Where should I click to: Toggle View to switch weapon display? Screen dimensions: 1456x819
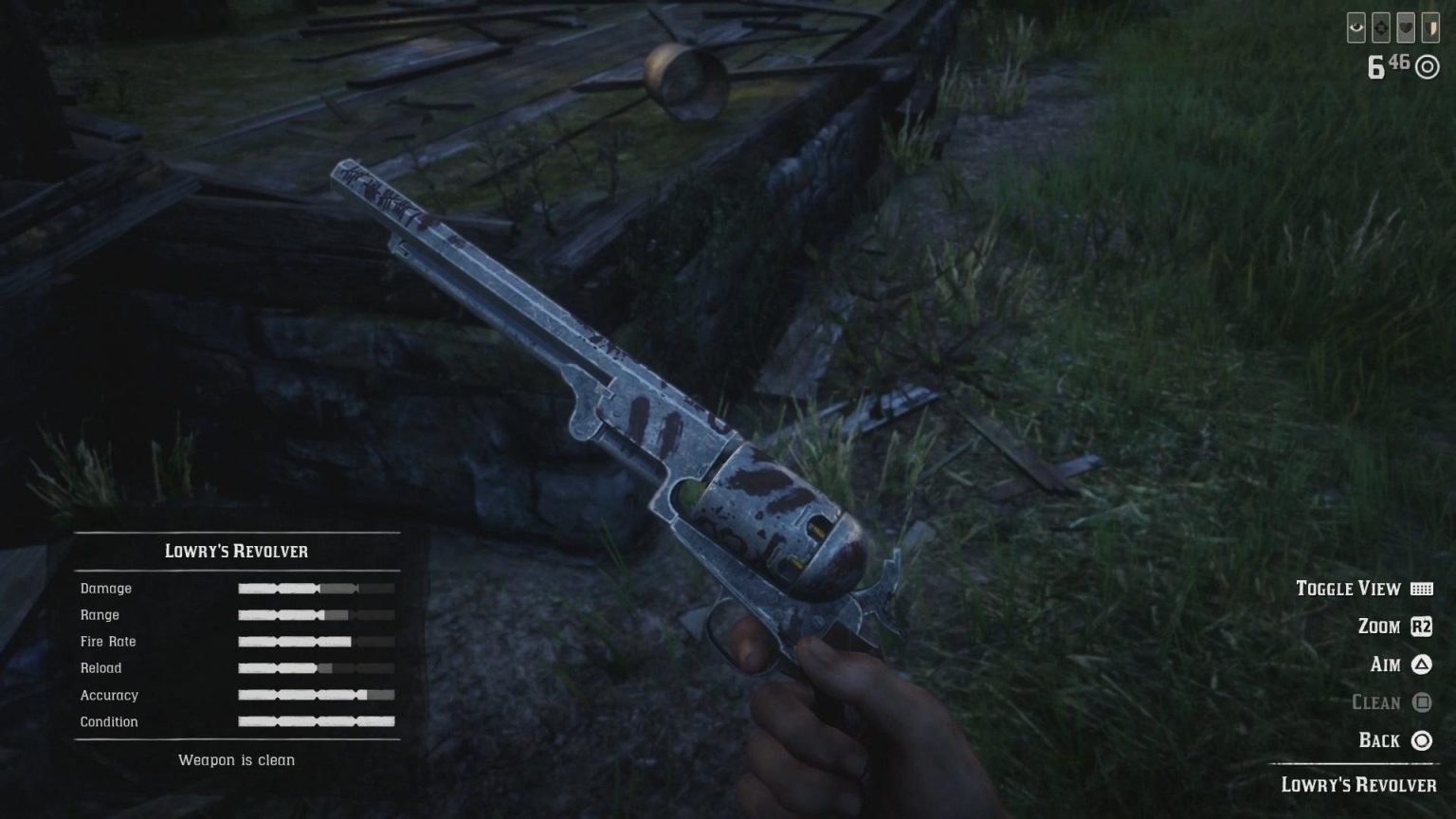coord(1349,589)
